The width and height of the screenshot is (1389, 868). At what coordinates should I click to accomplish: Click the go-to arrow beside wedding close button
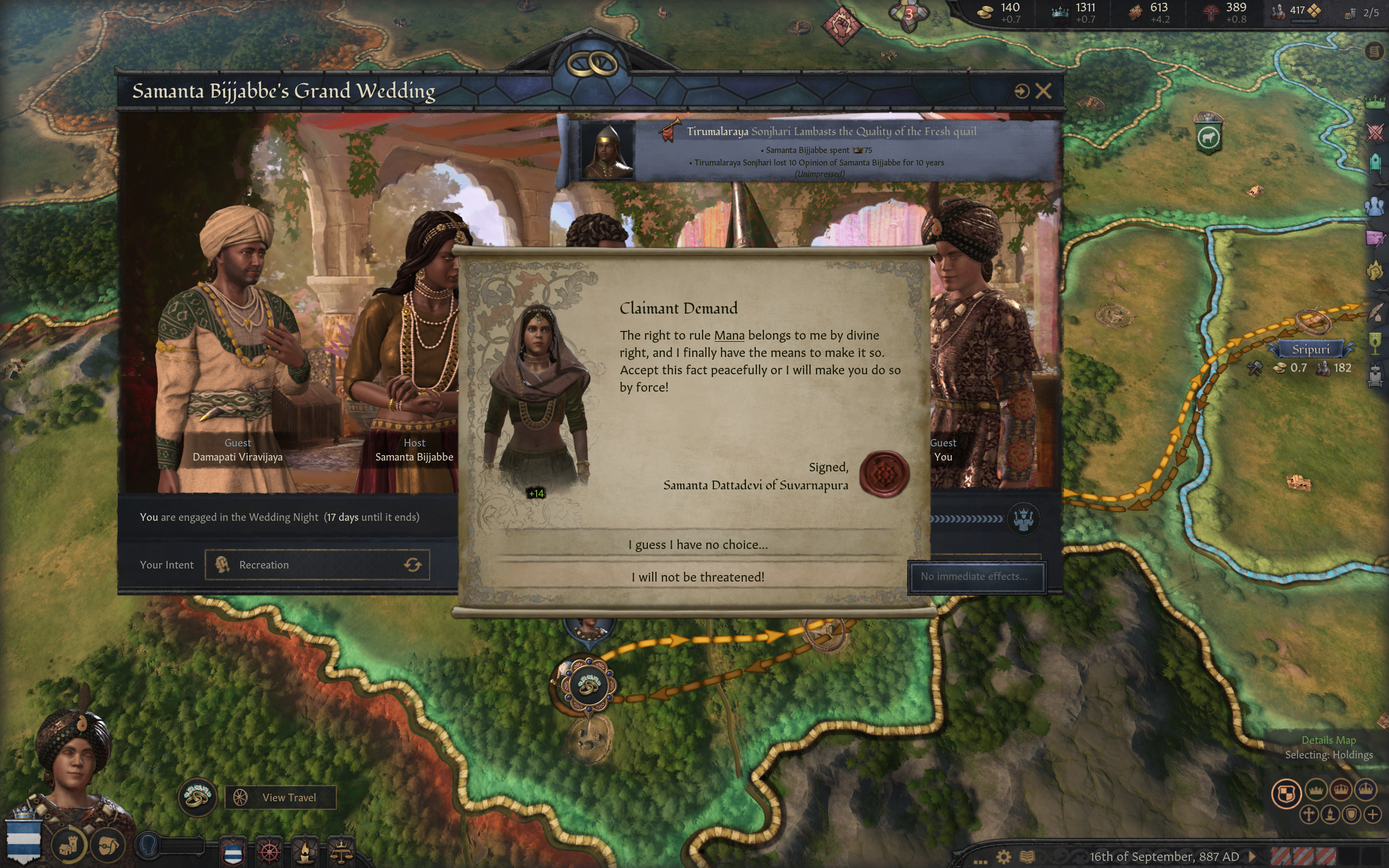(x=1021, y=91)
